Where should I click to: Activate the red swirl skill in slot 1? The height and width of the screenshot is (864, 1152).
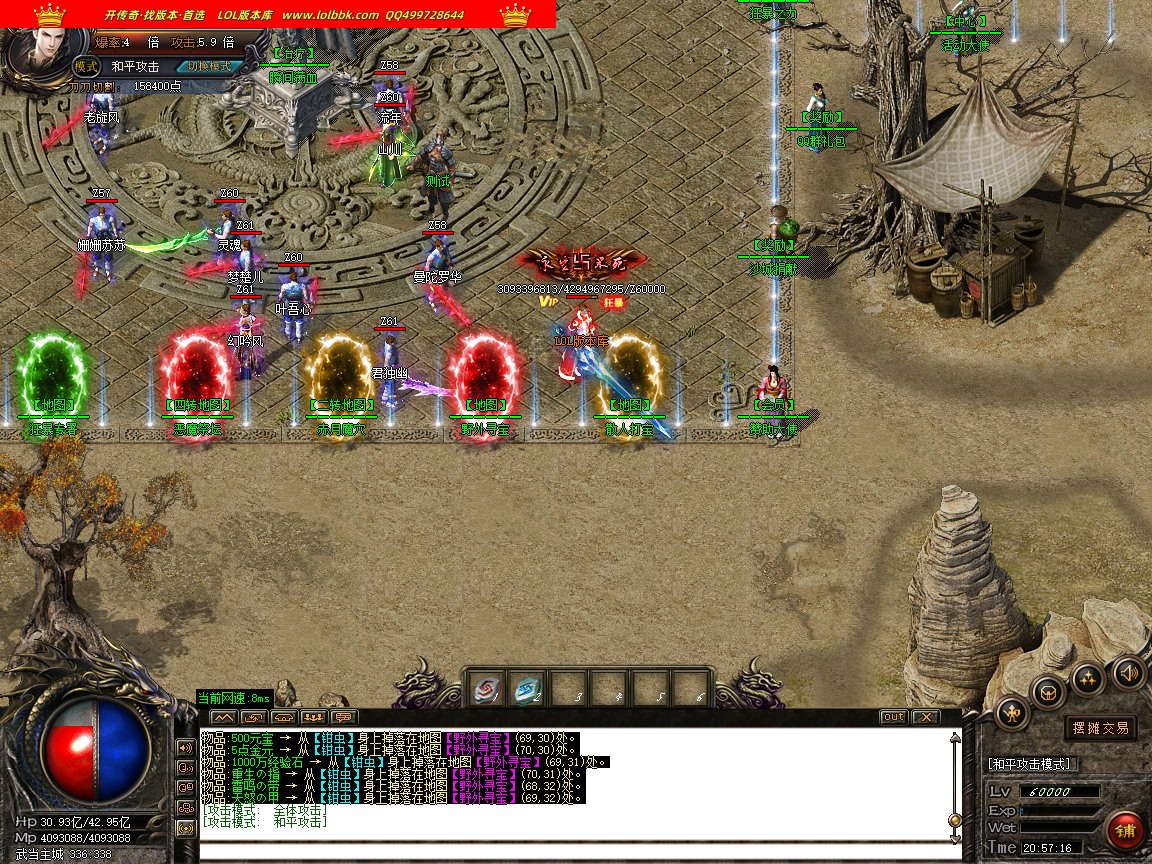486,689
